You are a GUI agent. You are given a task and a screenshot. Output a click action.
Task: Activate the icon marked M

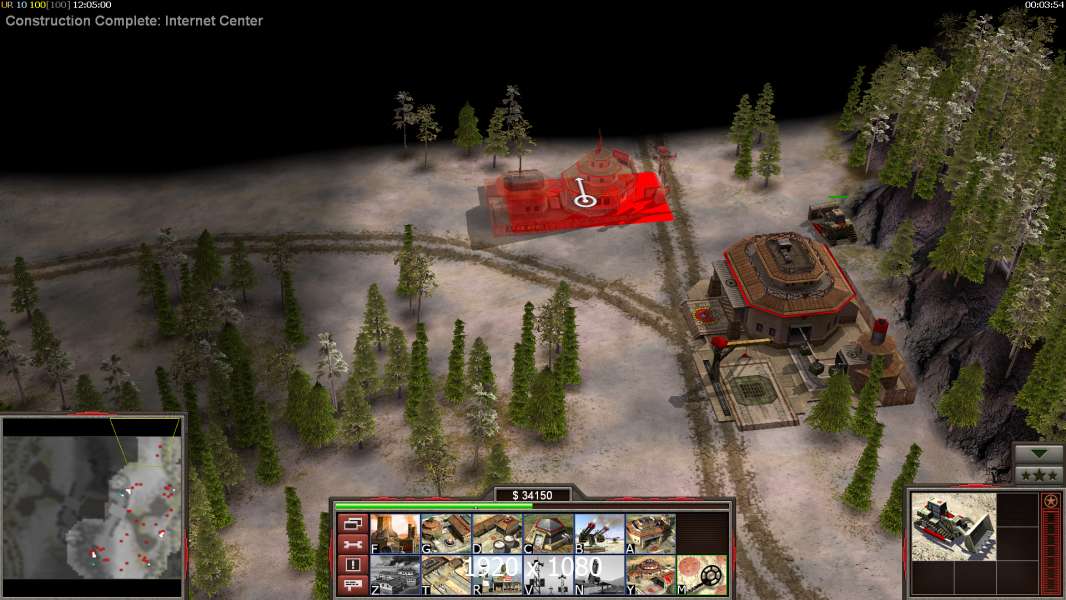701,575
